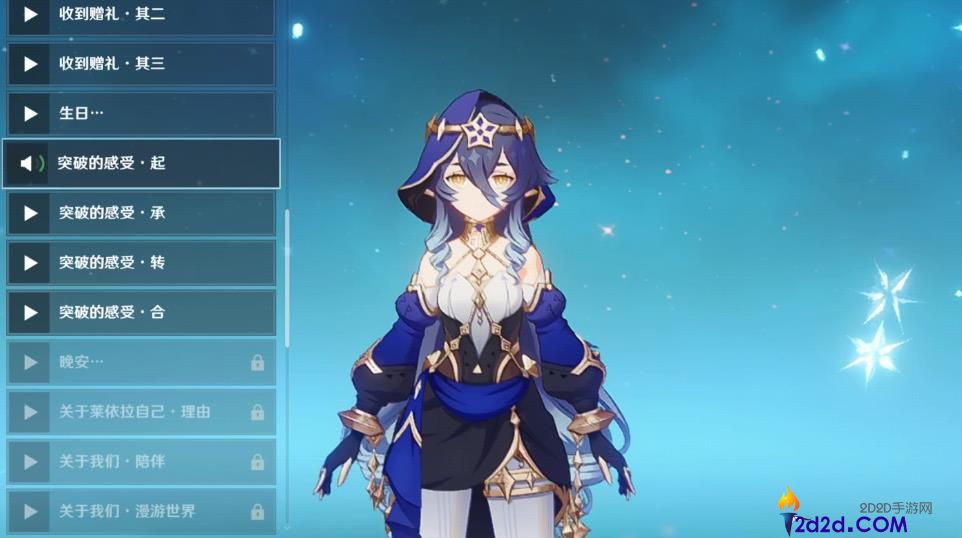The width and height of the screenshot is (962, 538).
Task: Play the 突破的感受·合 voice line
Action: coord(30,313)
